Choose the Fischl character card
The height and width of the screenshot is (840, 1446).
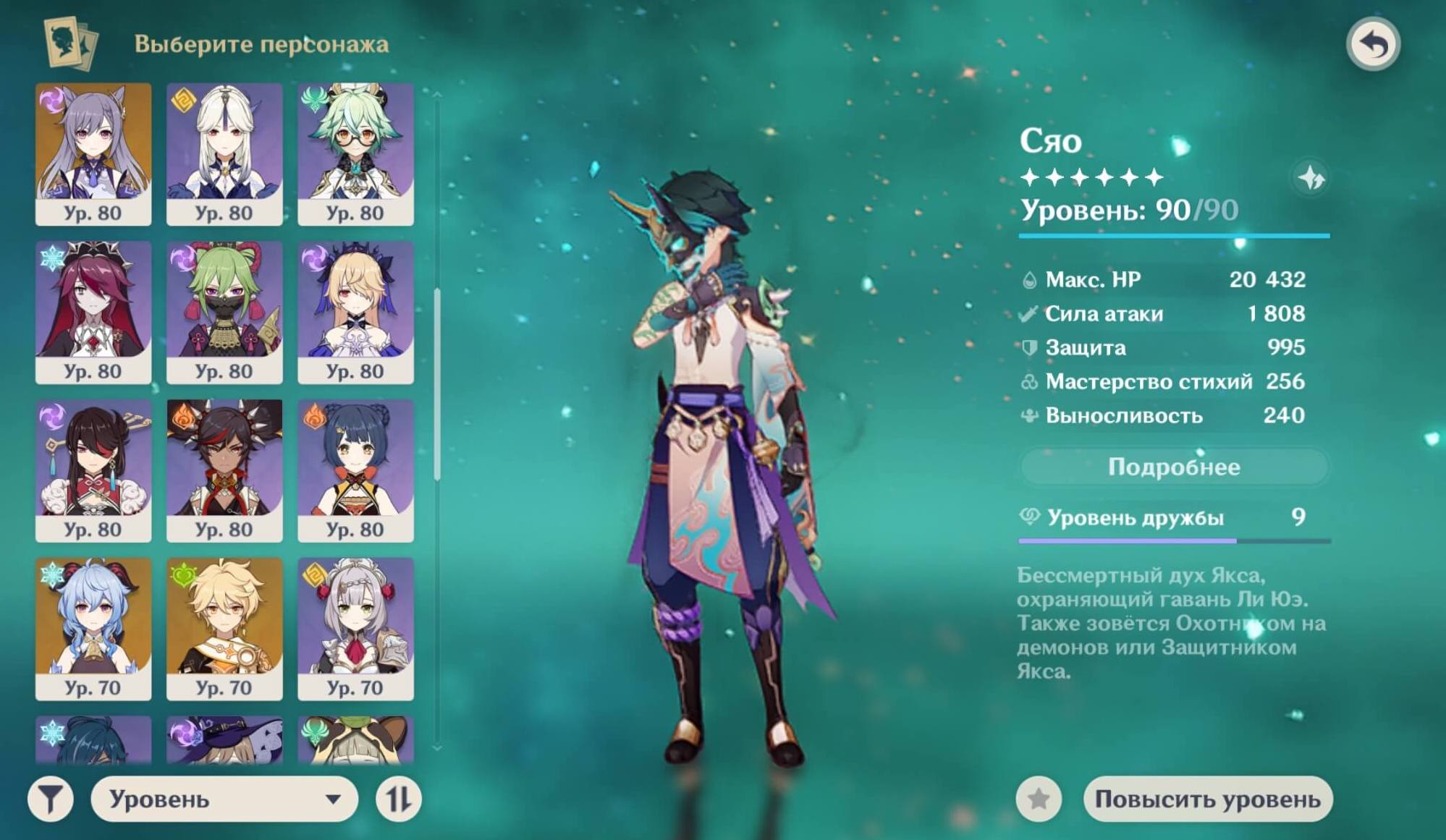pyautogui.click(x=355, y=311)
